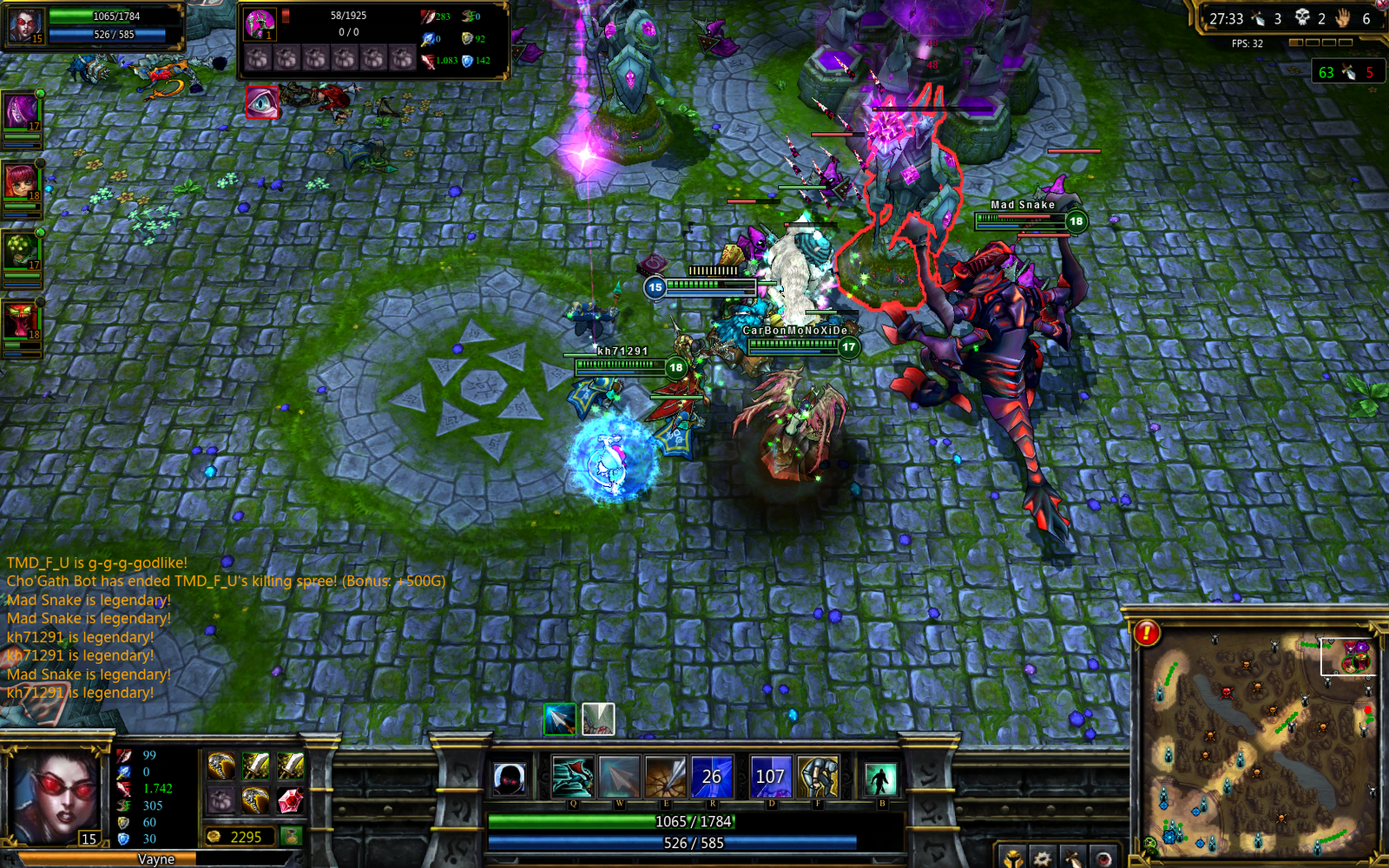Open the shop via the green potion icon
Image resolution: width=1389 pixels, height=868 pixels.
292,837
